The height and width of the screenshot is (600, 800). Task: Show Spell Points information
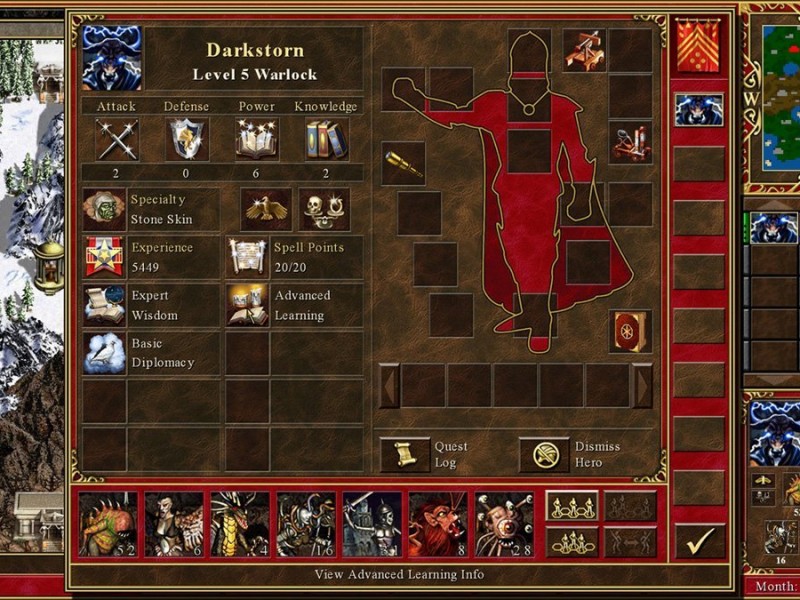tap(247, 257)
